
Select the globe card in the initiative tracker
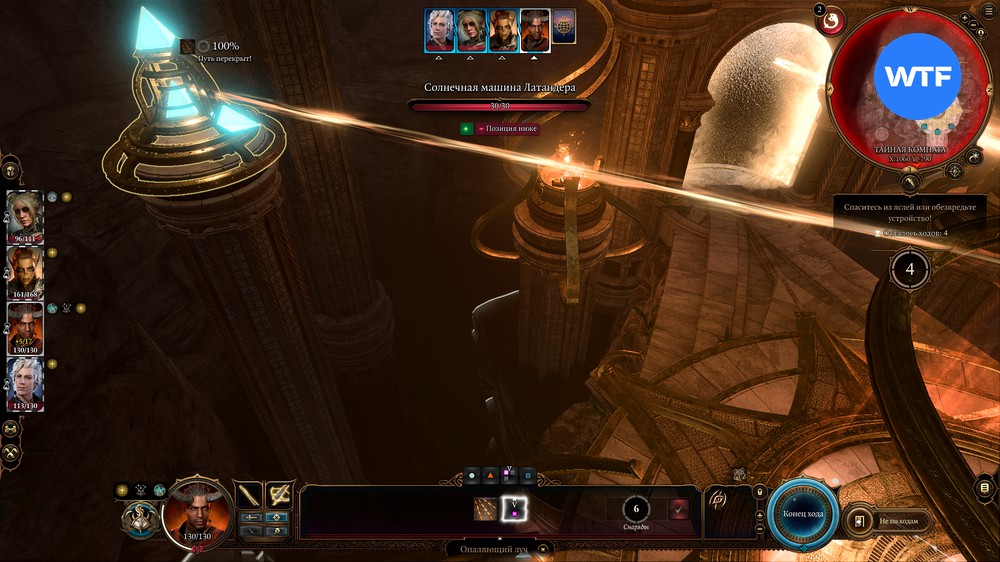click(x=564, y=27)
